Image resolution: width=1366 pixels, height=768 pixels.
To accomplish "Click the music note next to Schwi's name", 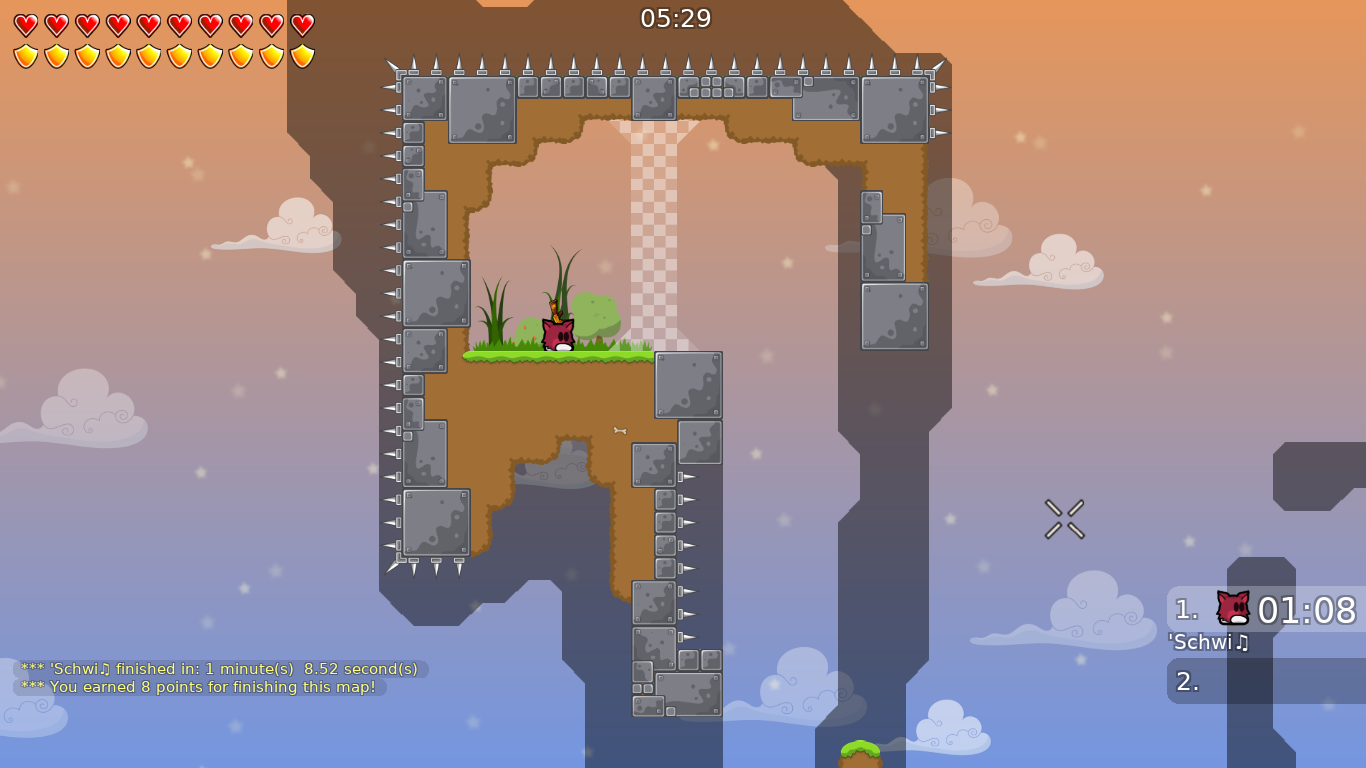I will (1240, 643).
